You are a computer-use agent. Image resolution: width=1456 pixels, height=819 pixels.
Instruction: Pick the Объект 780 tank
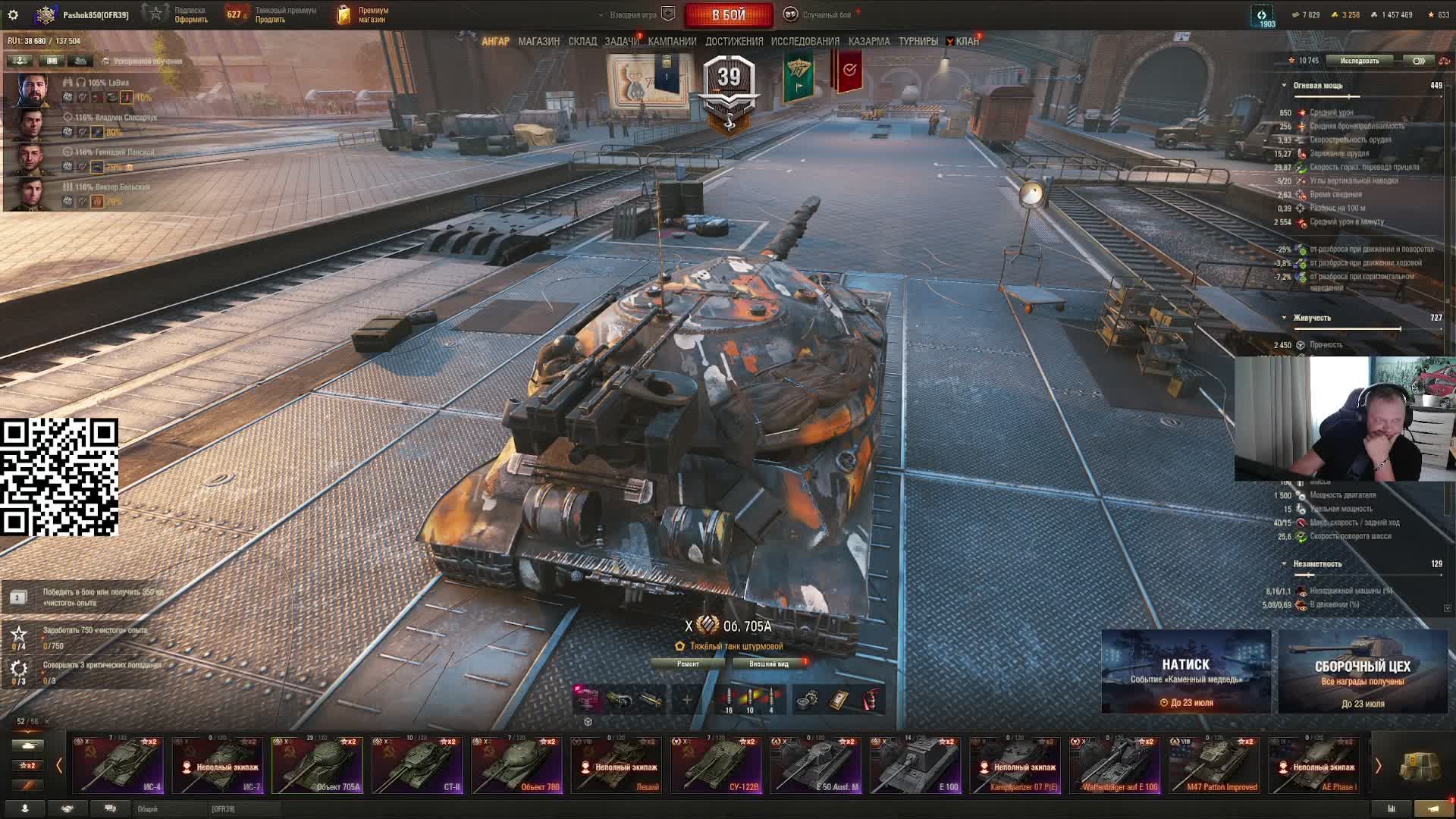point(516,765)
